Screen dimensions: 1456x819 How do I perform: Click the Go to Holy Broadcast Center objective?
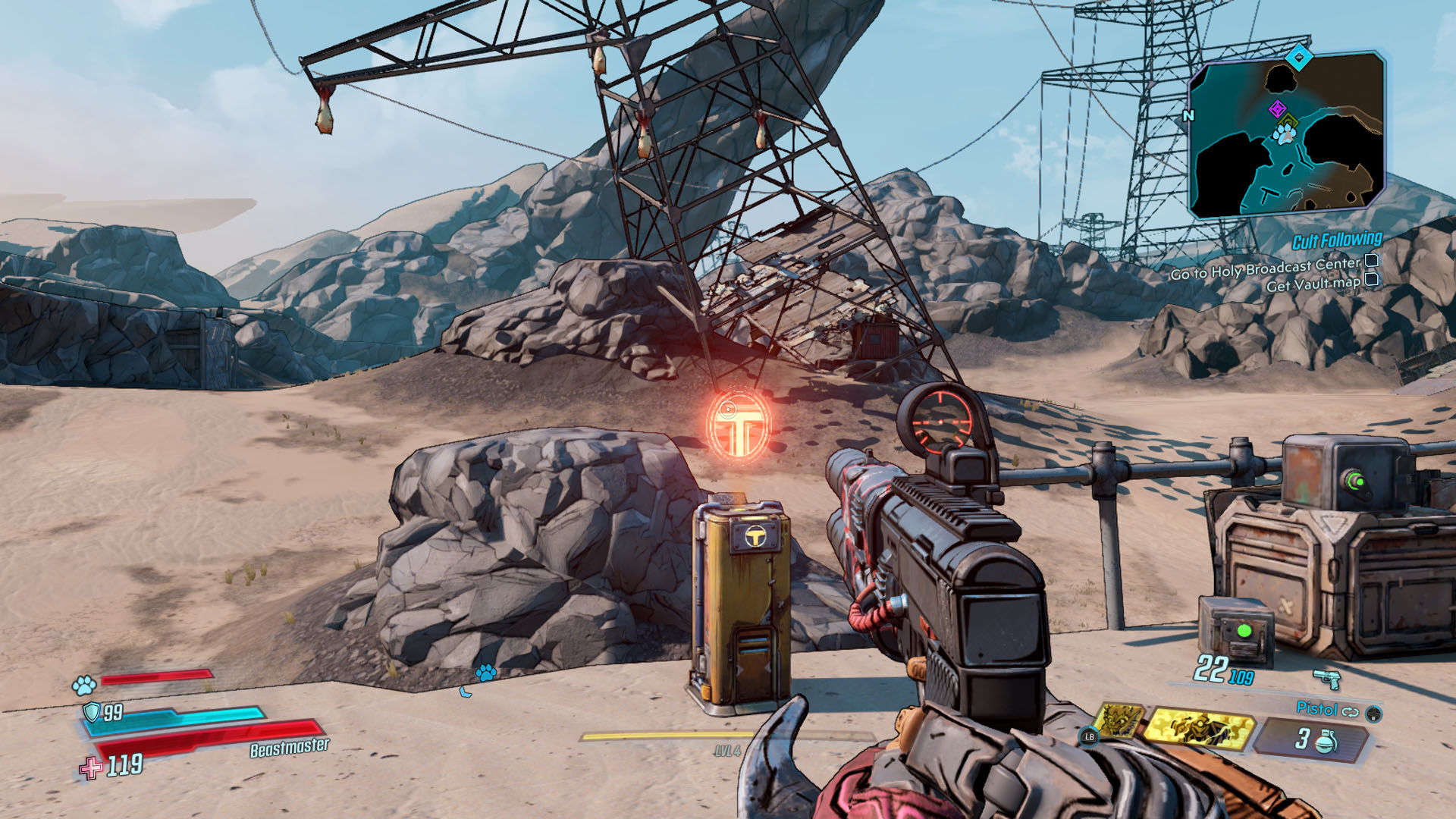(1265, 268)
